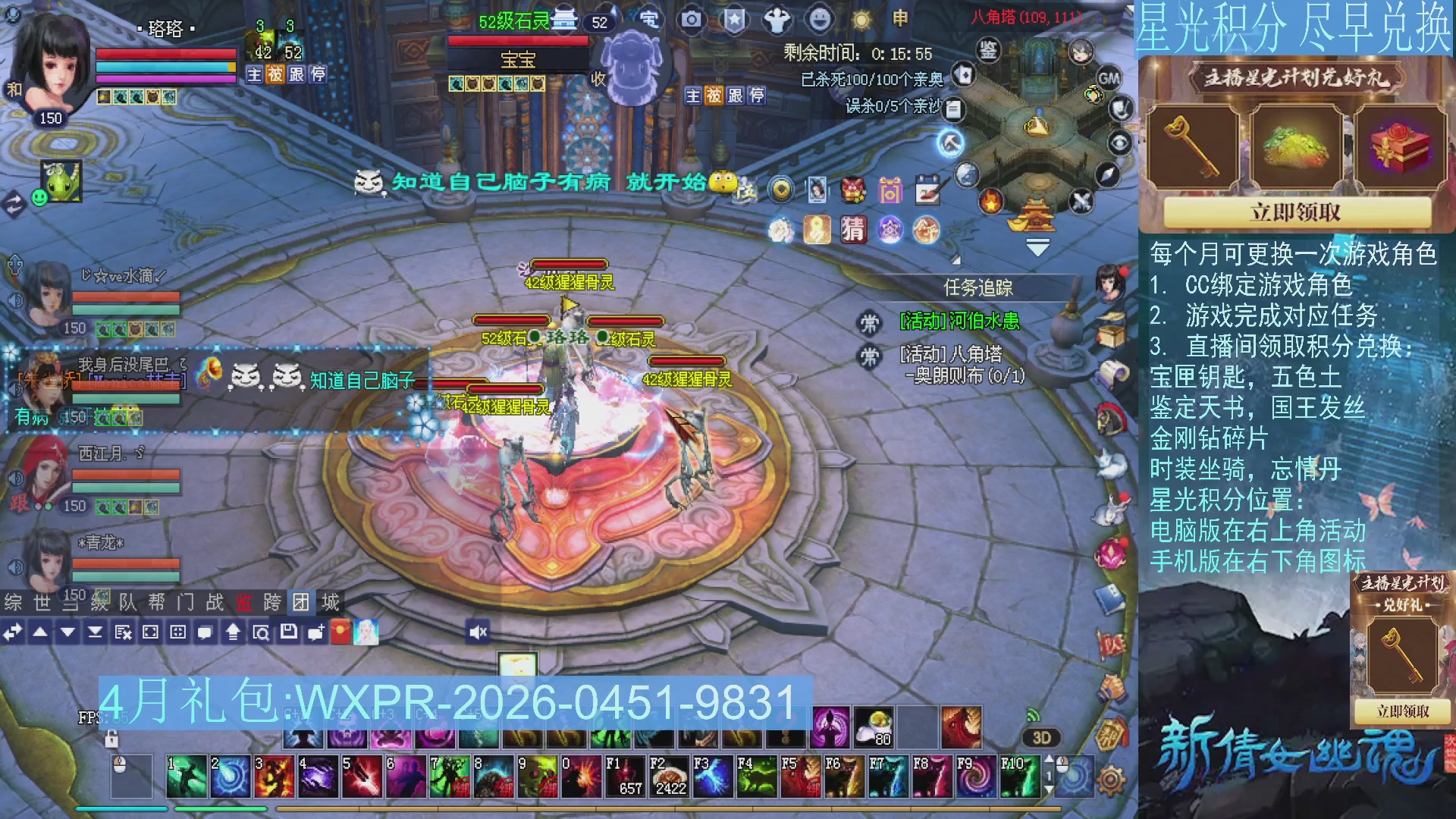Collapse the chat window using the down triangle
This screenshot has width=1456, height=819.
click(x=66, y=630)
